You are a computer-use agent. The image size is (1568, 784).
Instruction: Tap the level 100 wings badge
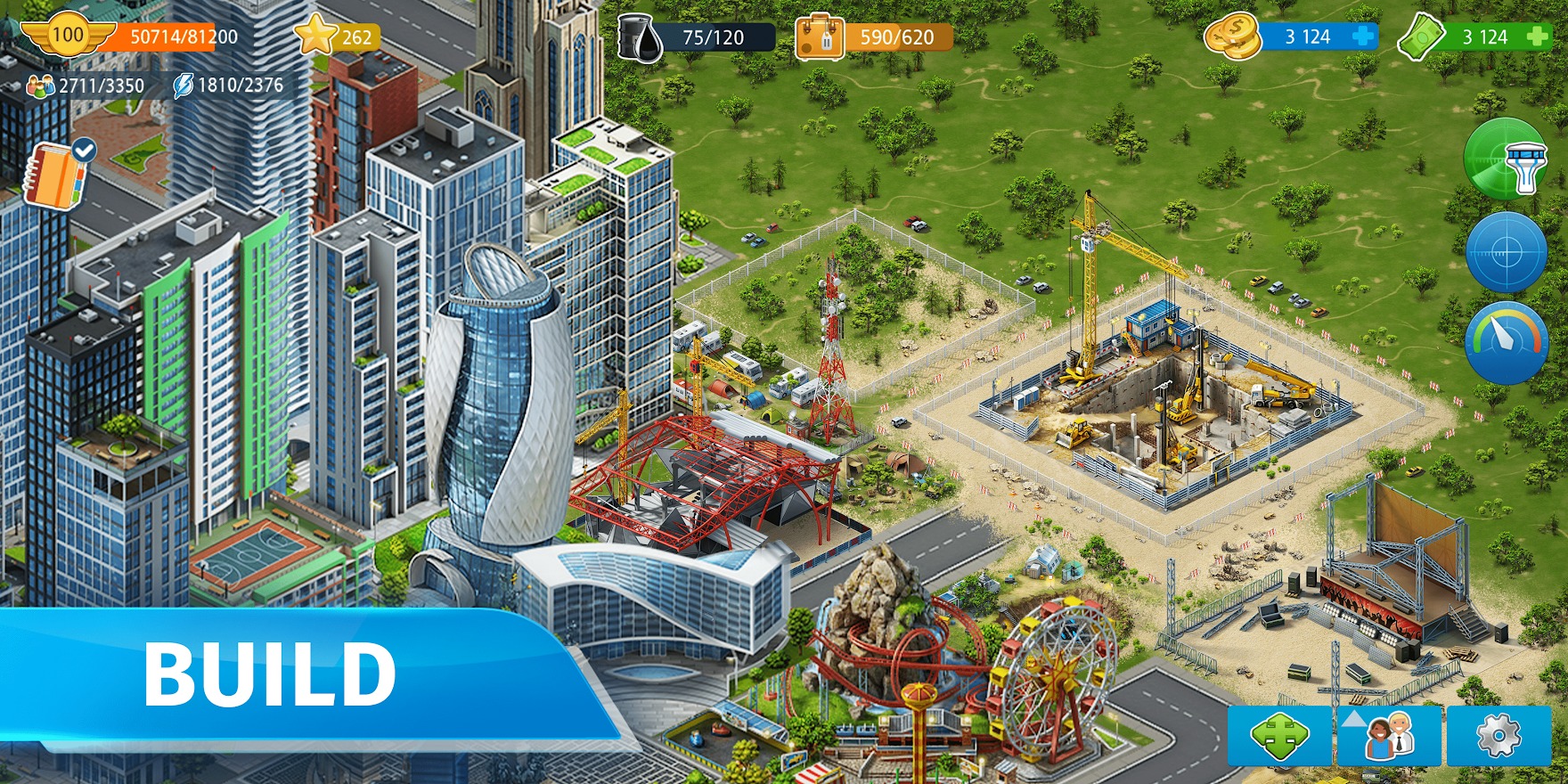click(68, 36)
